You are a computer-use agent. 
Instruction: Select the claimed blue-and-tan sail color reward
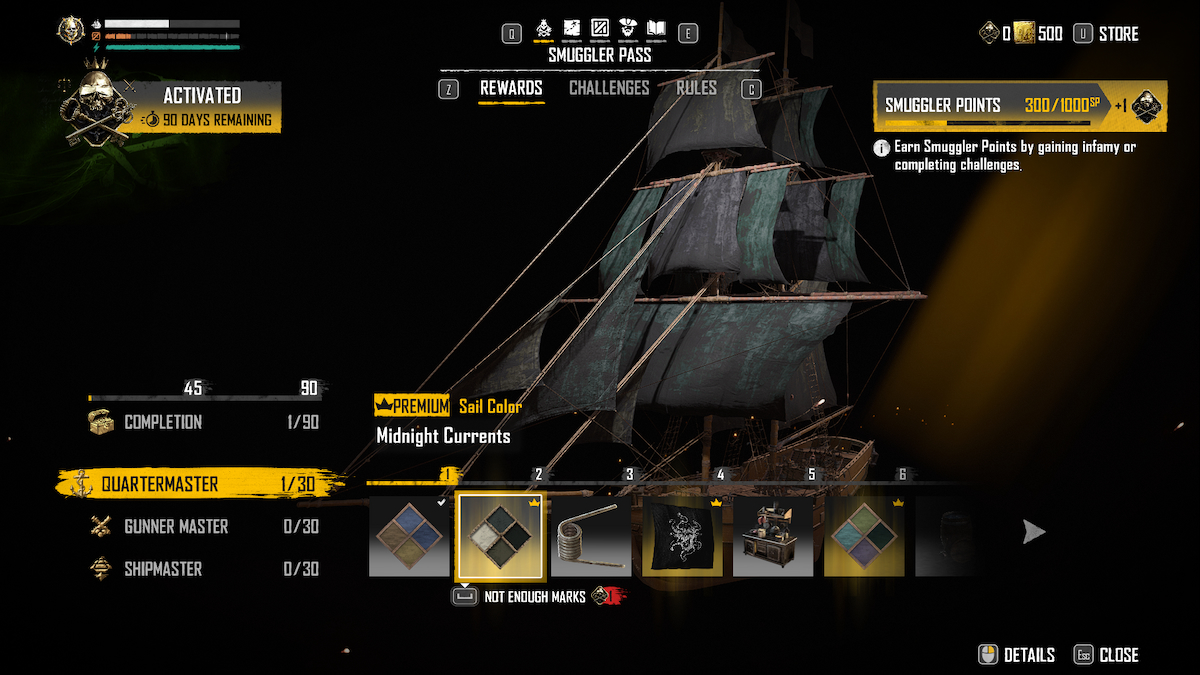click(x=409, y=536)
